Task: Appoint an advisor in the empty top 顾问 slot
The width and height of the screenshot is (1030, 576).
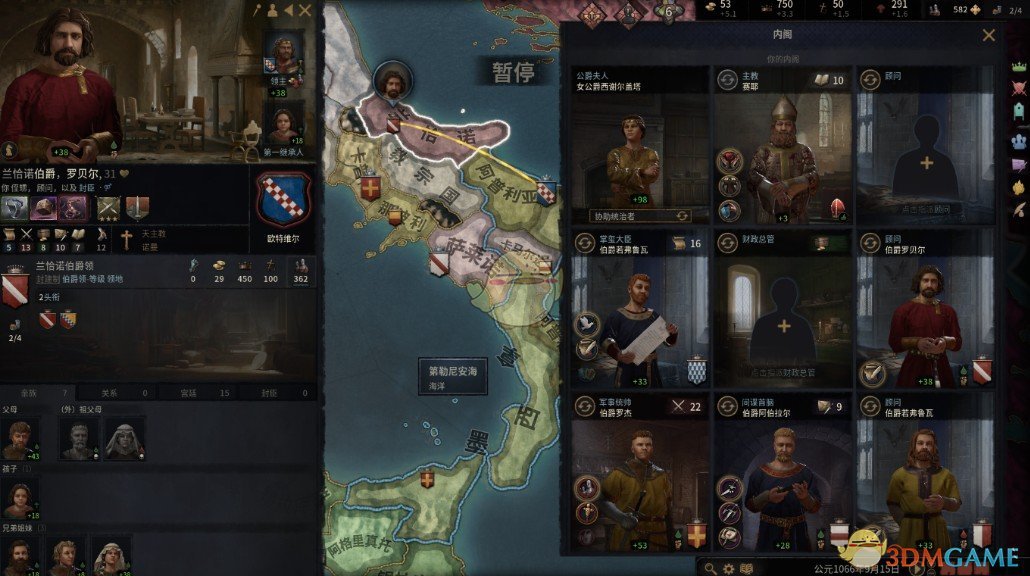Action: [x=926, y=162]
